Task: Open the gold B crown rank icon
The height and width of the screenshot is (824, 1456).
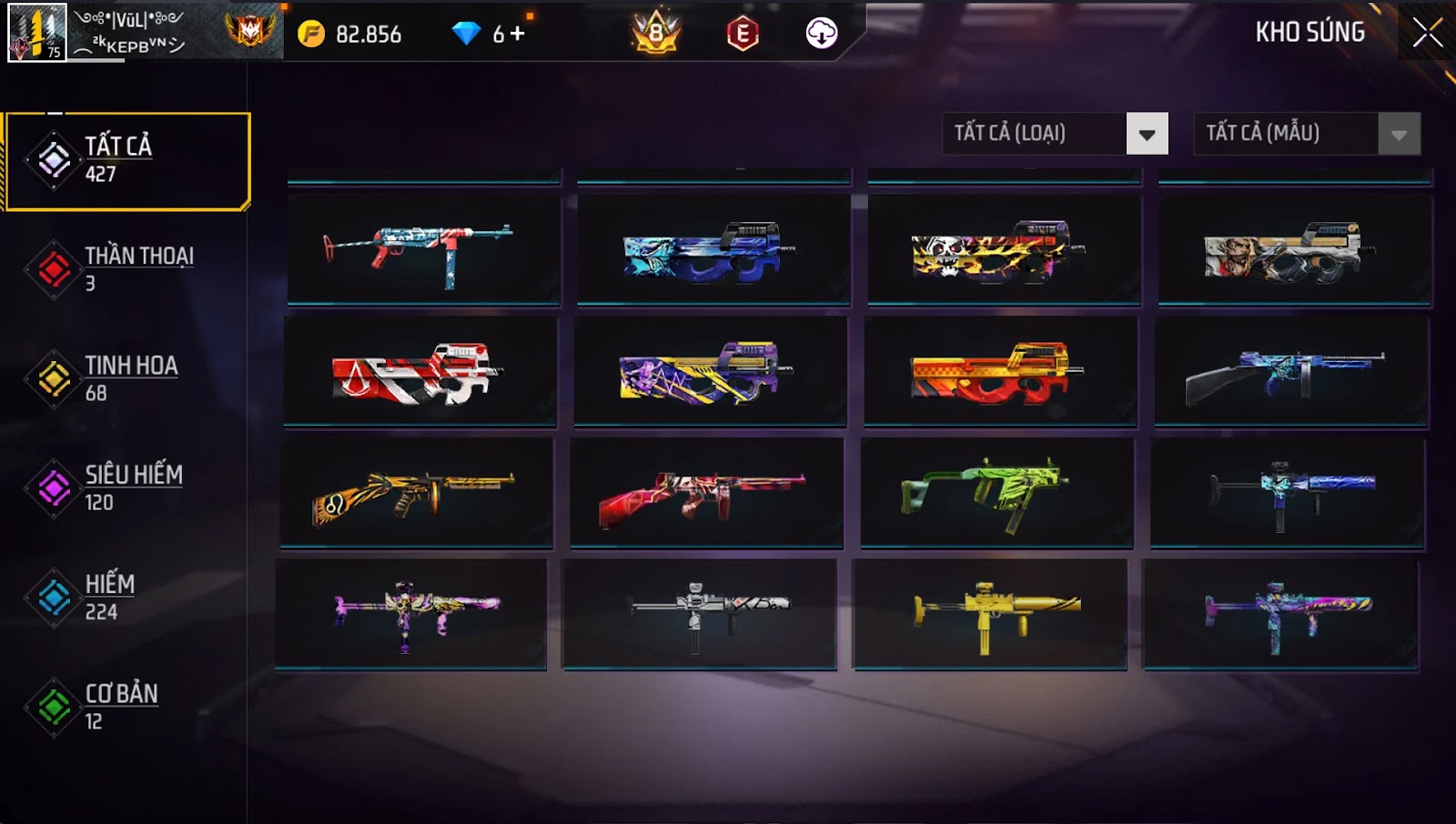Action: pos(656,34)
